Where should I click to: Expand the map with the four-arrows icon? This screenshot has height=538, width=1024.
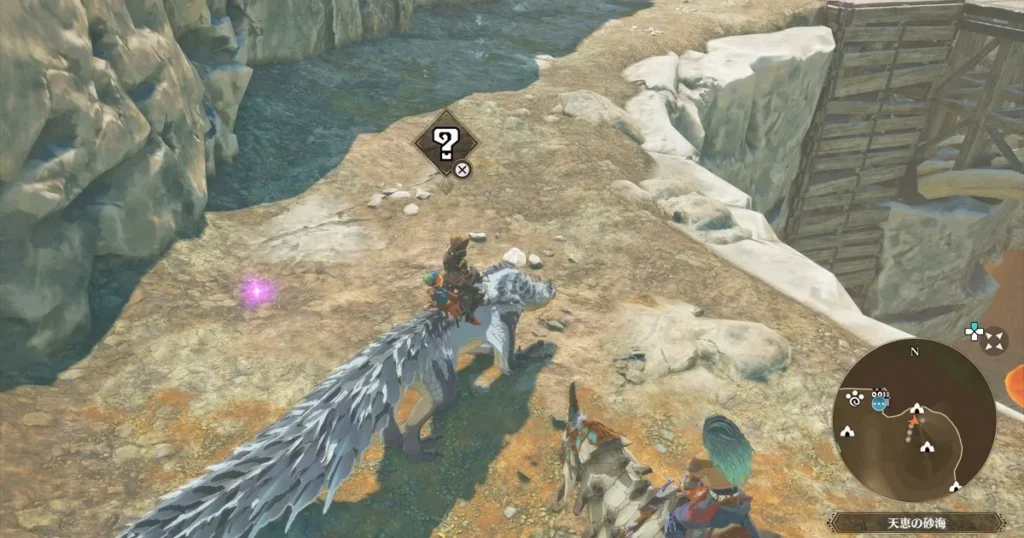tap(993, 342)
